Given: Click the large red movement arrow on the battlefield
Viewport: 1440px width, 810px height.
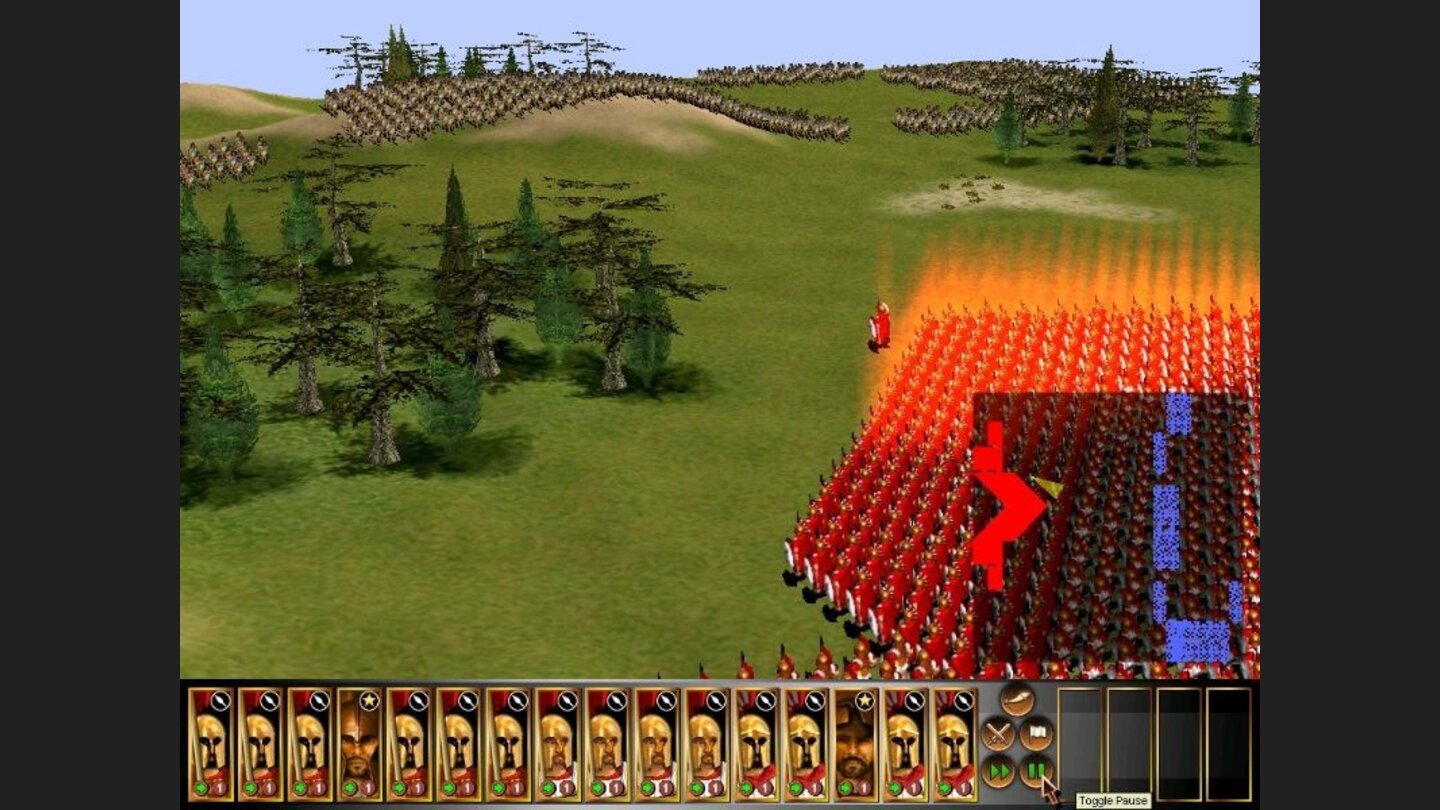Looking at the screenshot, I should click(x=1005, y=500).
